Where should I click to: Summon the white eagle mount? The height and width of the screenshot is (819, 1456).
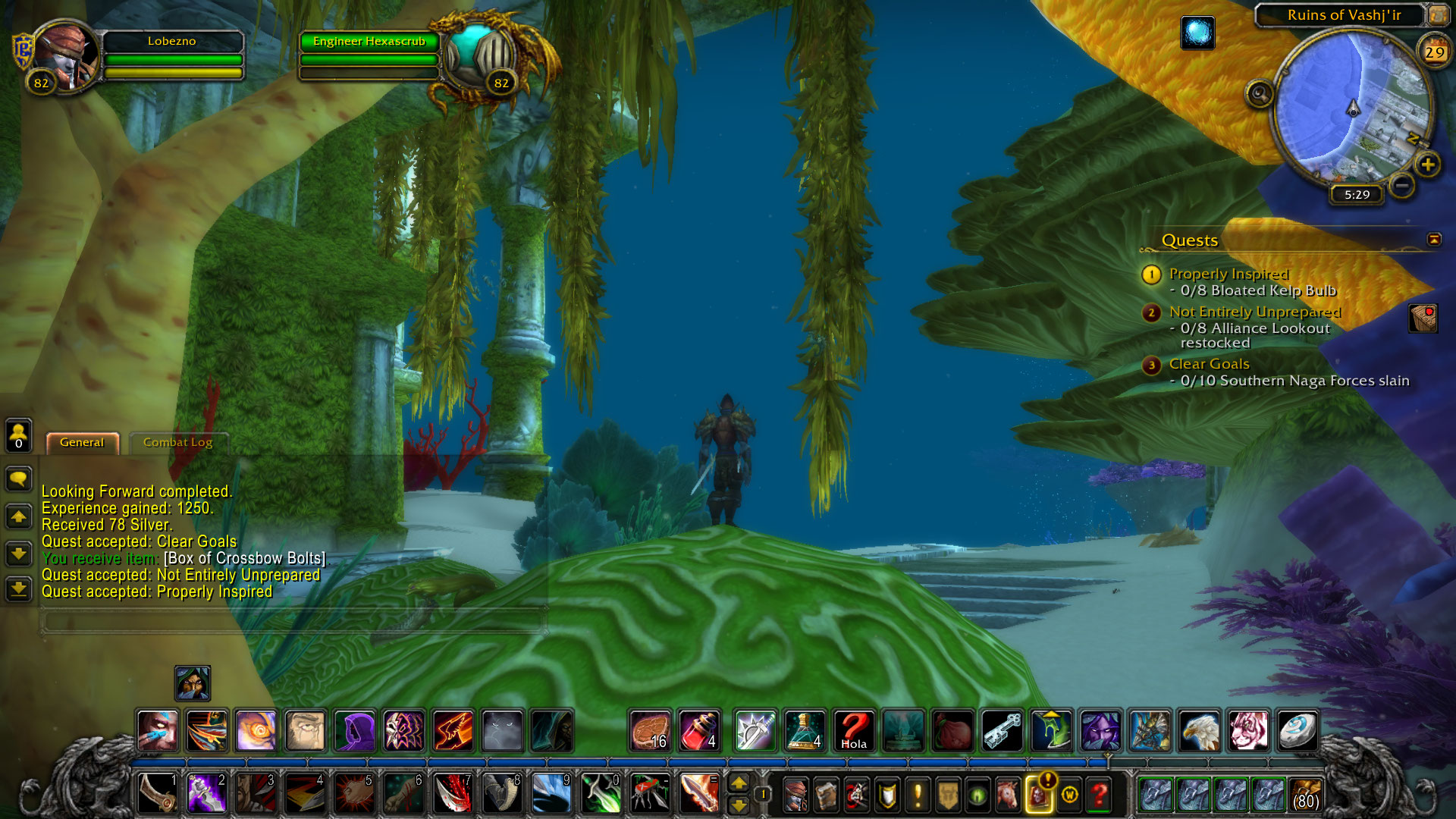click(x=1199, y=731)
